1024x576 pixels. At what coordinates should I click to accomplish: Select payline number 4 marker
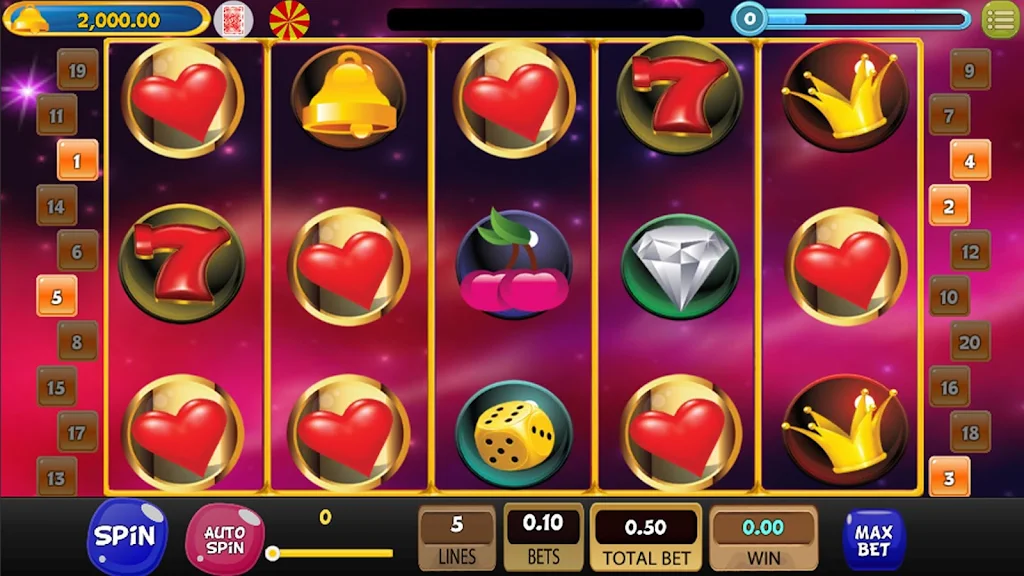tap(969, 160)
